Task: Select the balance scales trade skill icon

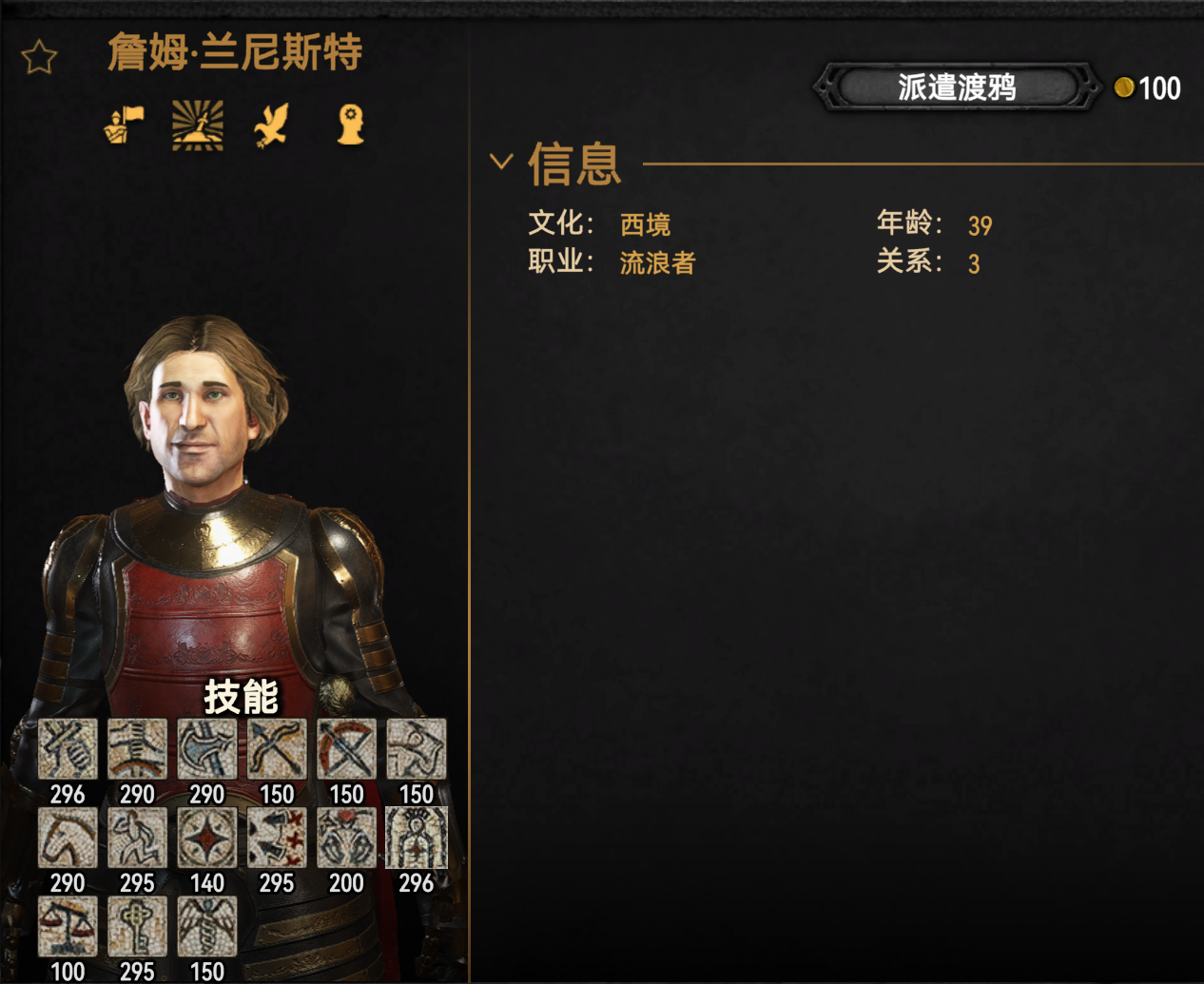Action: (68, 926)
